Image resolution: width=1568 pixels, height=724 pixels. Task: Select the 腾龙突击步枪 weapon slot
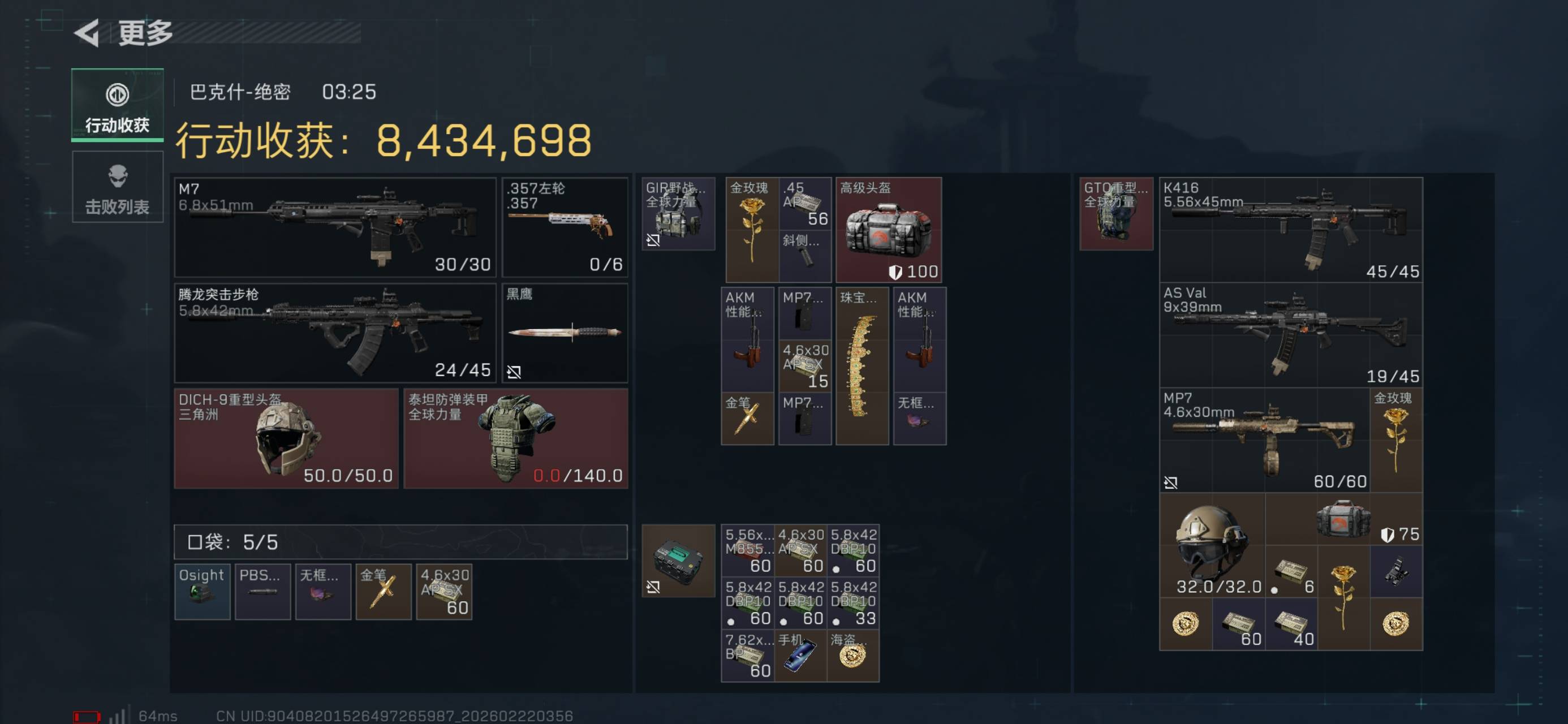335,333
